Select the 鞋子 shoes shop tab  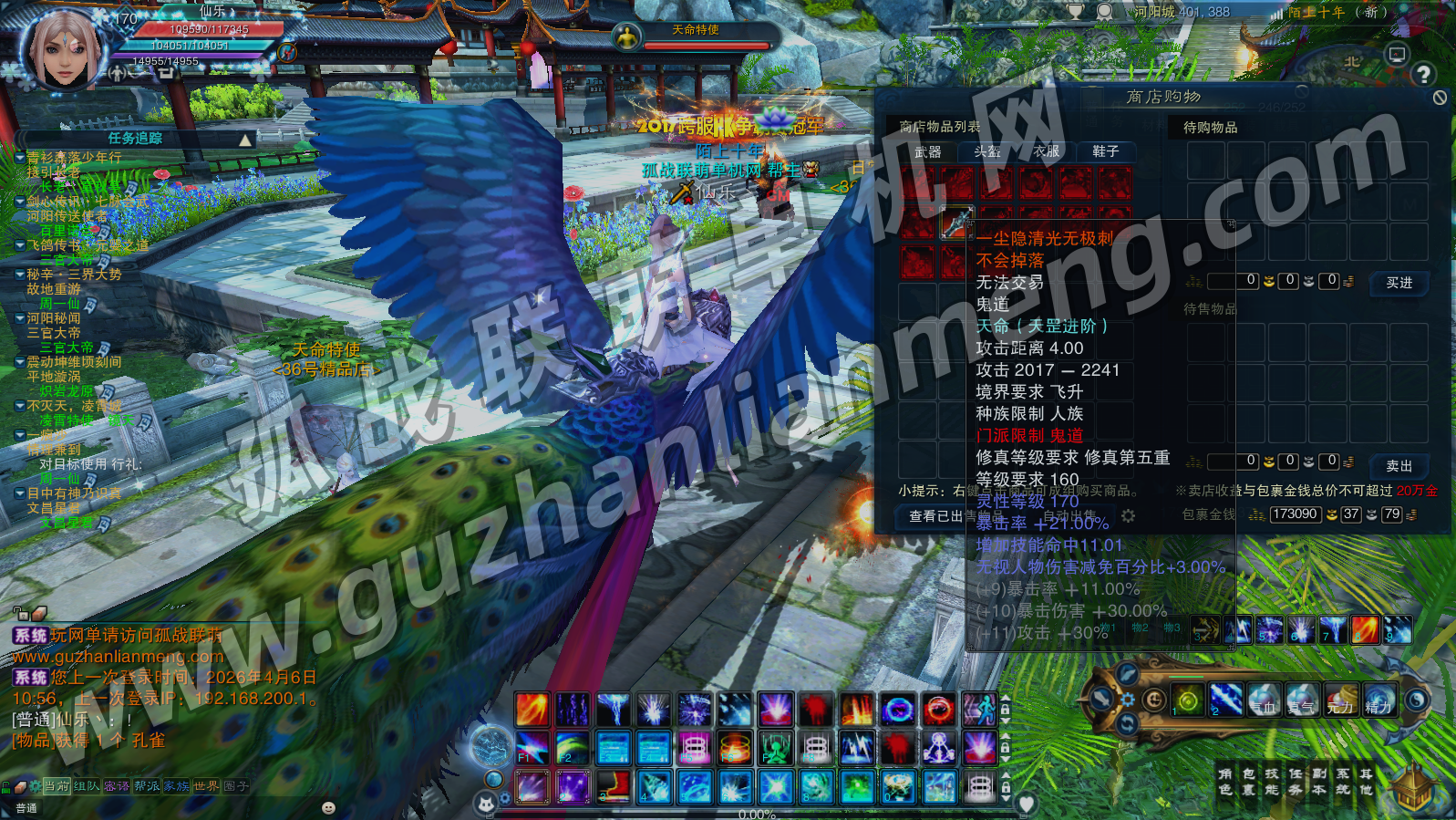point(1105,151)
